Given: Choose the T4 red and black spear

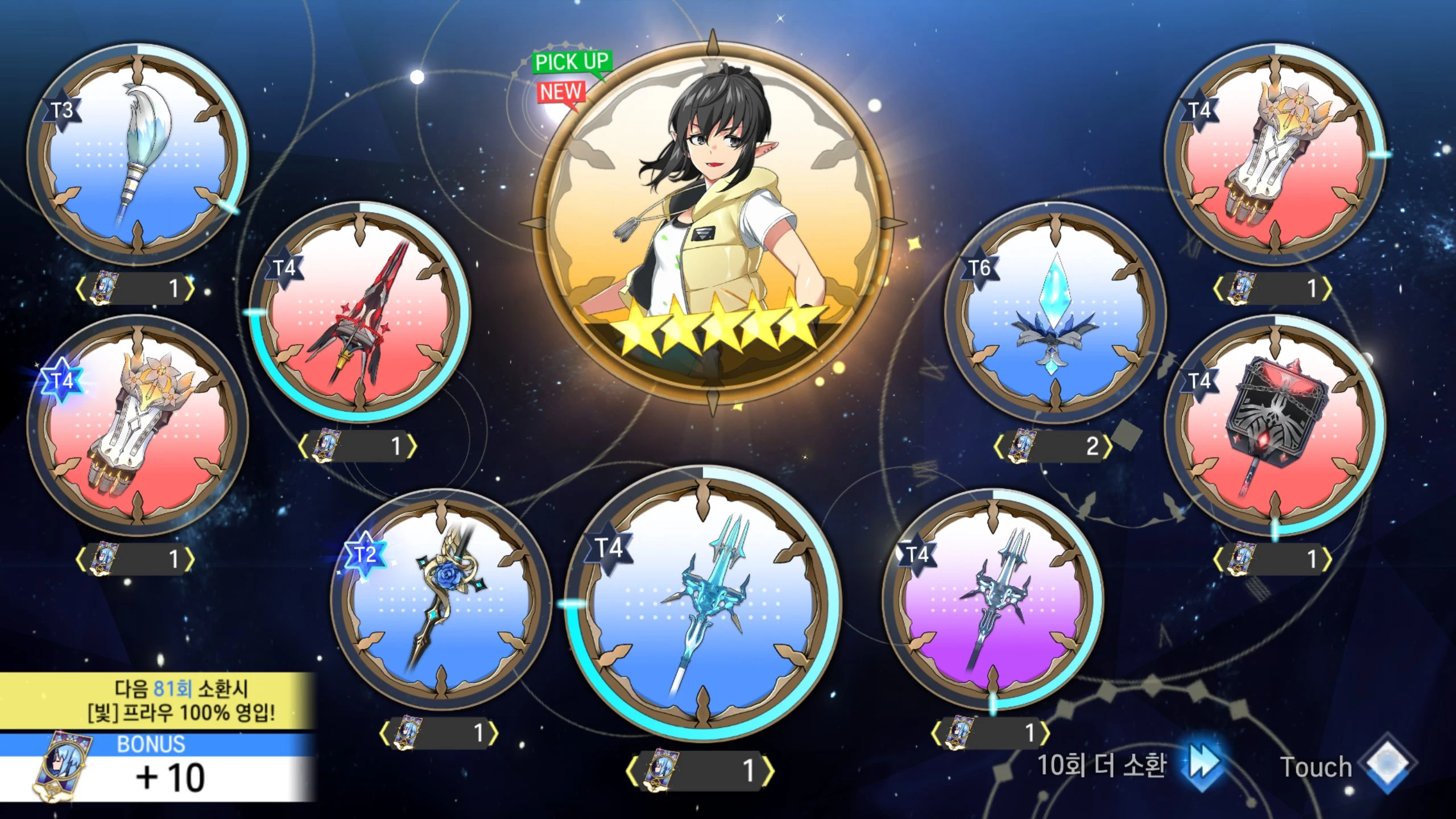Looking at the screenshot, I should tap(360, 312).
